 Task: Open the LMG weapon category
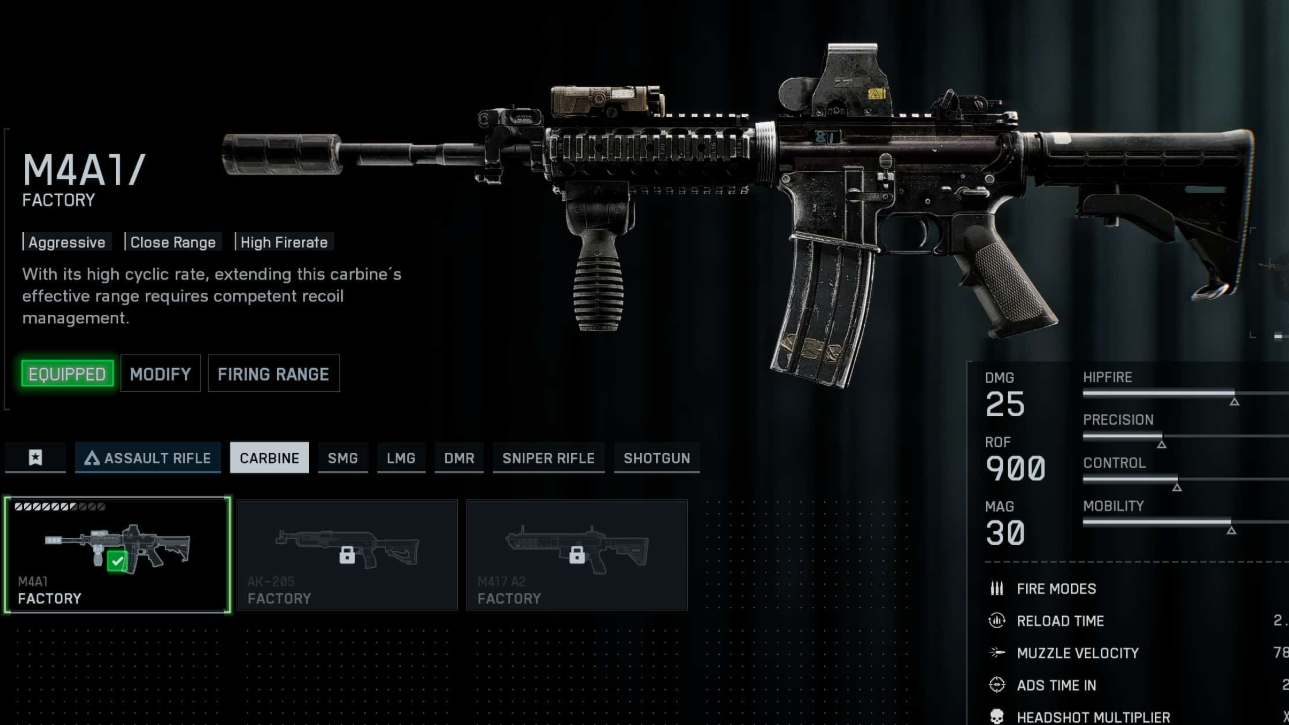[x=401, y=458]
